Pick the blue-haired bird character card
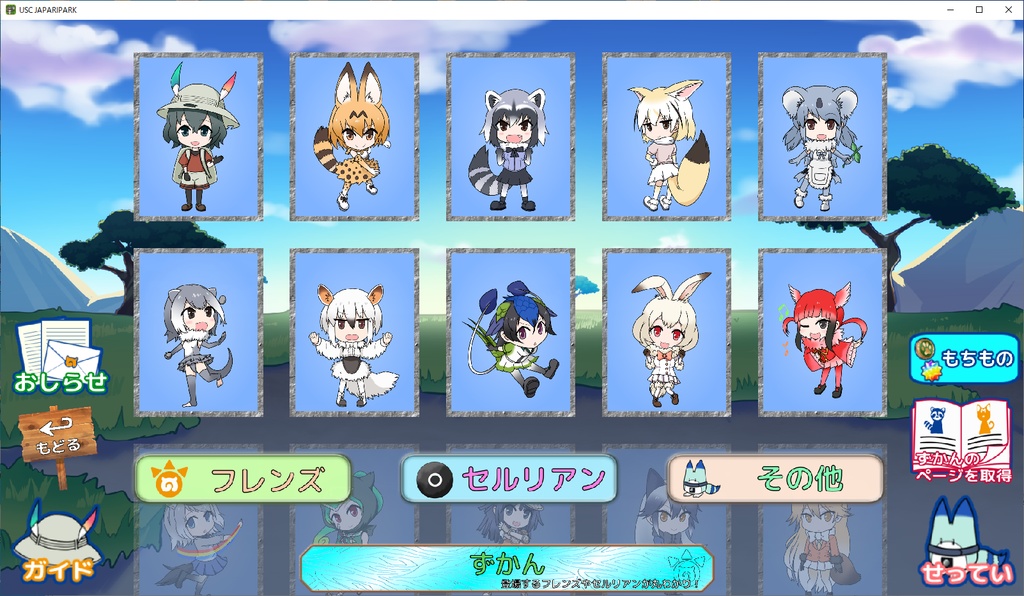1024x596 pixels. pos(511,332)
